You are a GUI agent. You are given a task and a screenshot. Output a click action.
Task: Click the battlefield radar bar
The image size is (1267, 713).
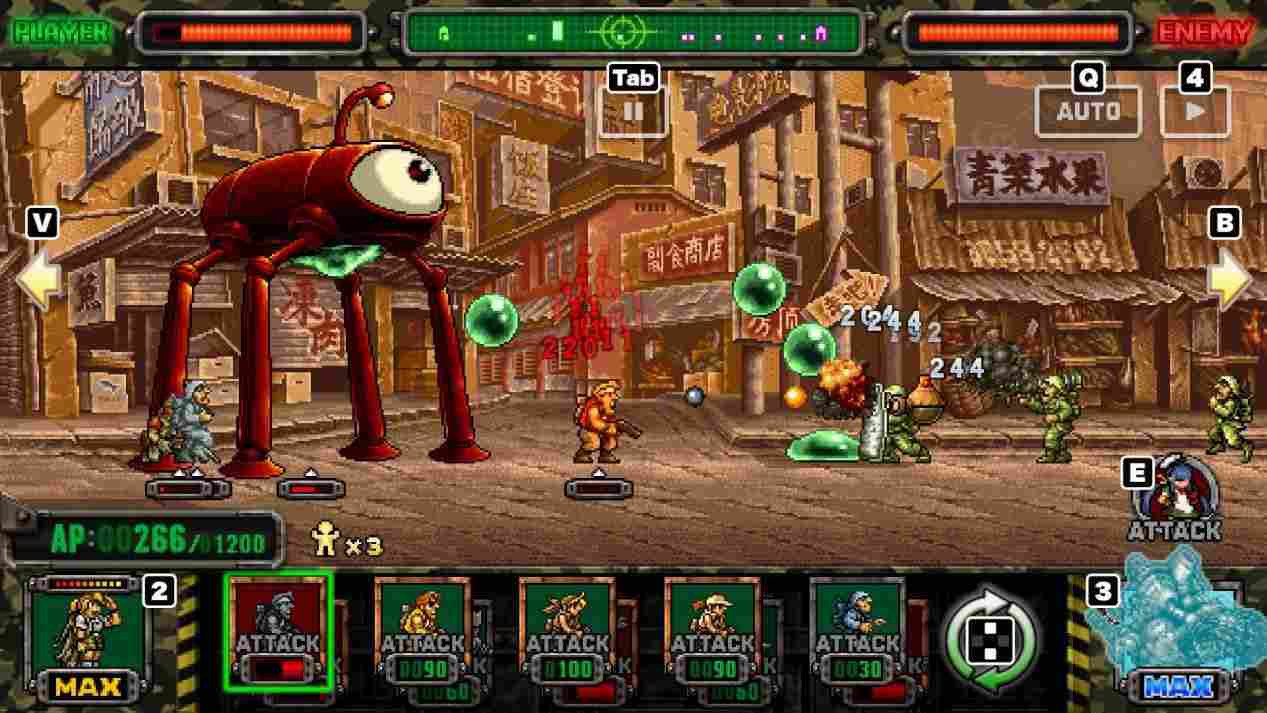tap(632, 33)
